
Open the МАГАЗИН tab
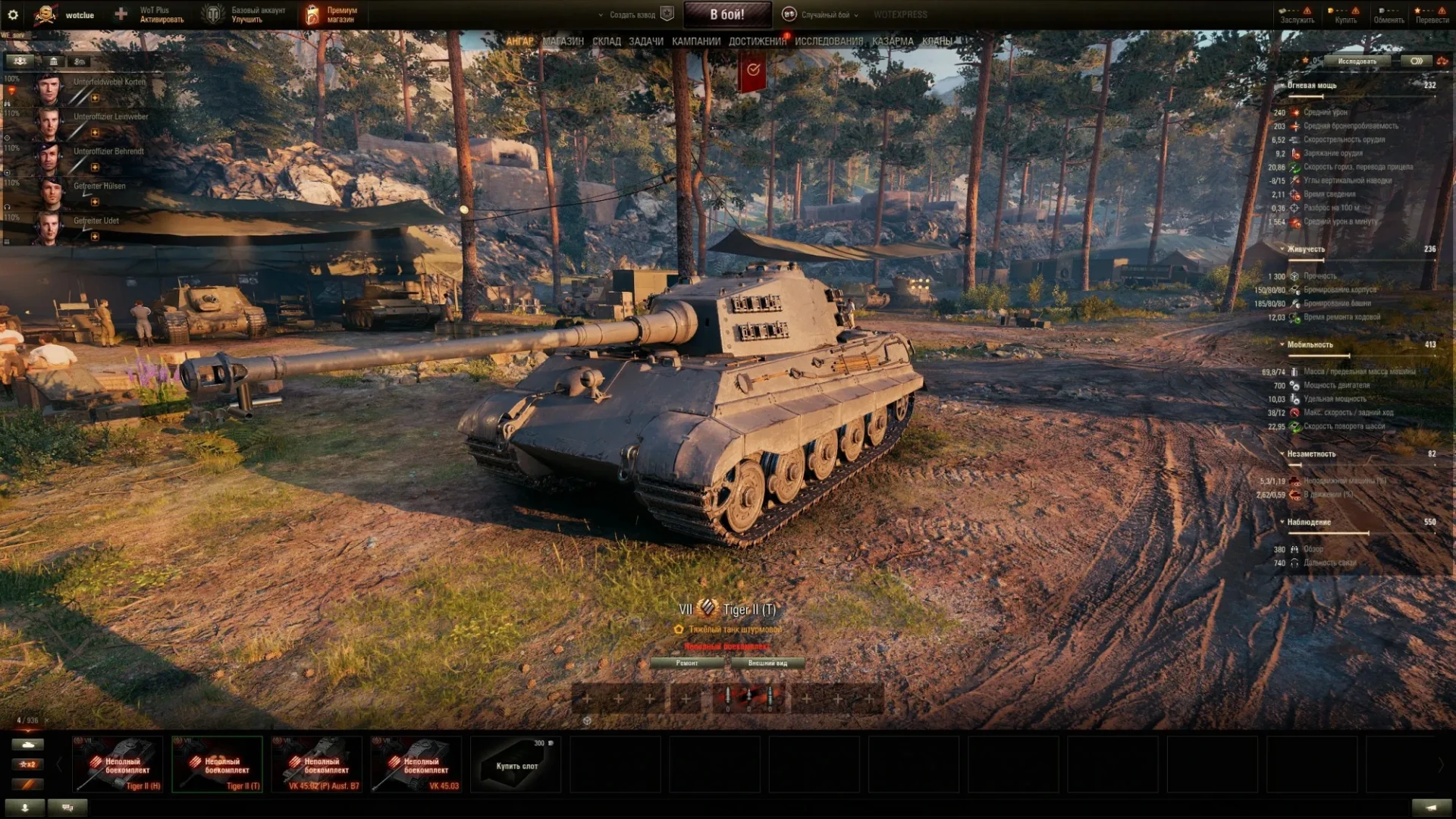563,42
